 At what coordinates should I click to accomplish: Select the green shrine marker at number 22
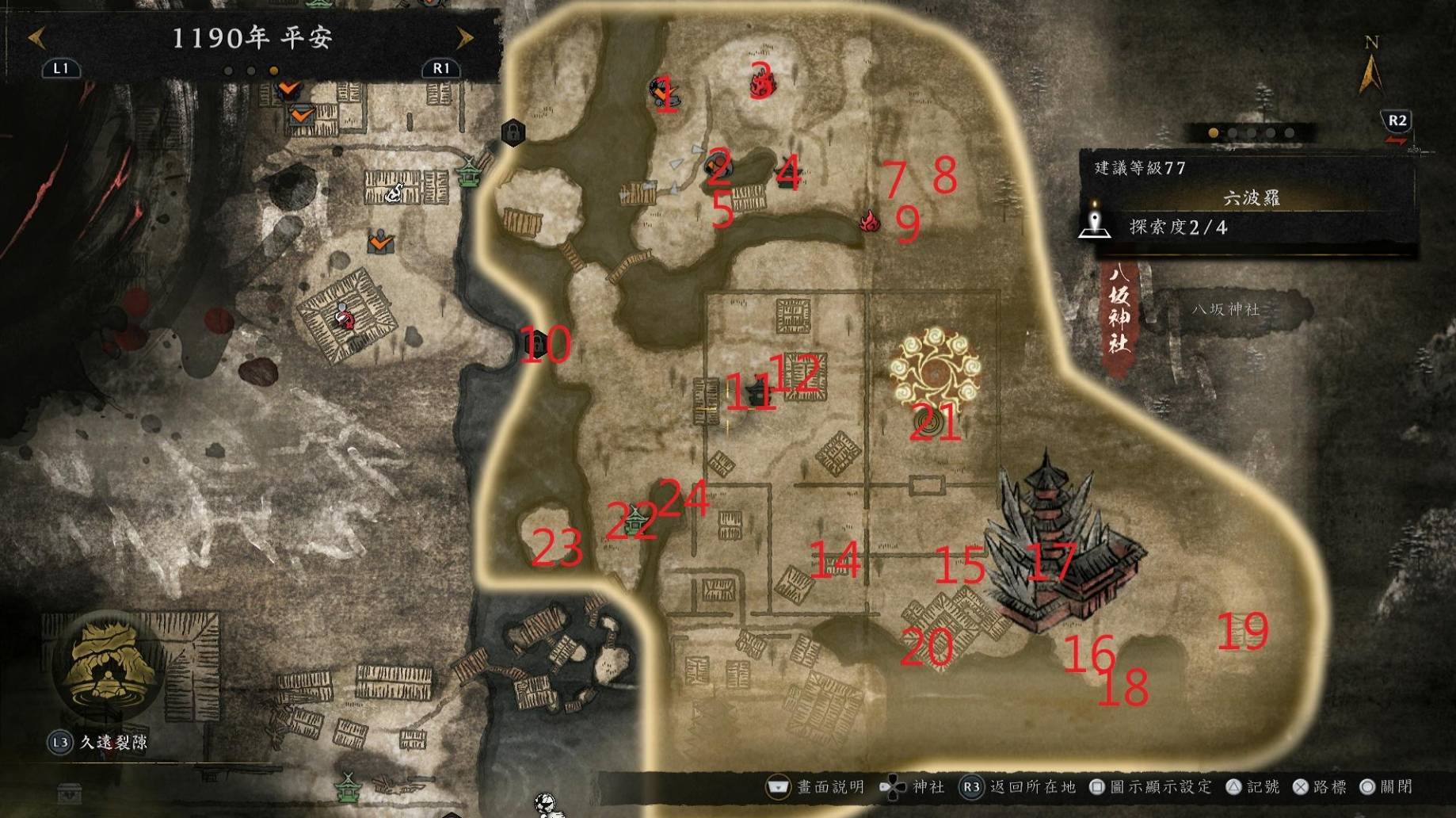point(637,521)
